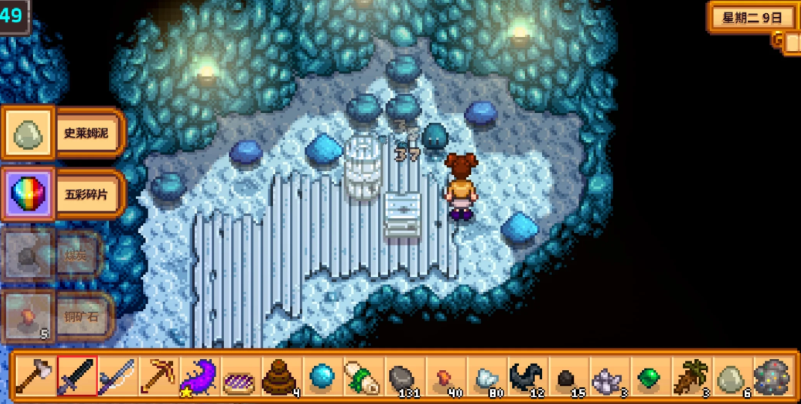Choose the pale crystal cluster slot
The height and width of the screenshot is (404, 801).
point(608,377)
